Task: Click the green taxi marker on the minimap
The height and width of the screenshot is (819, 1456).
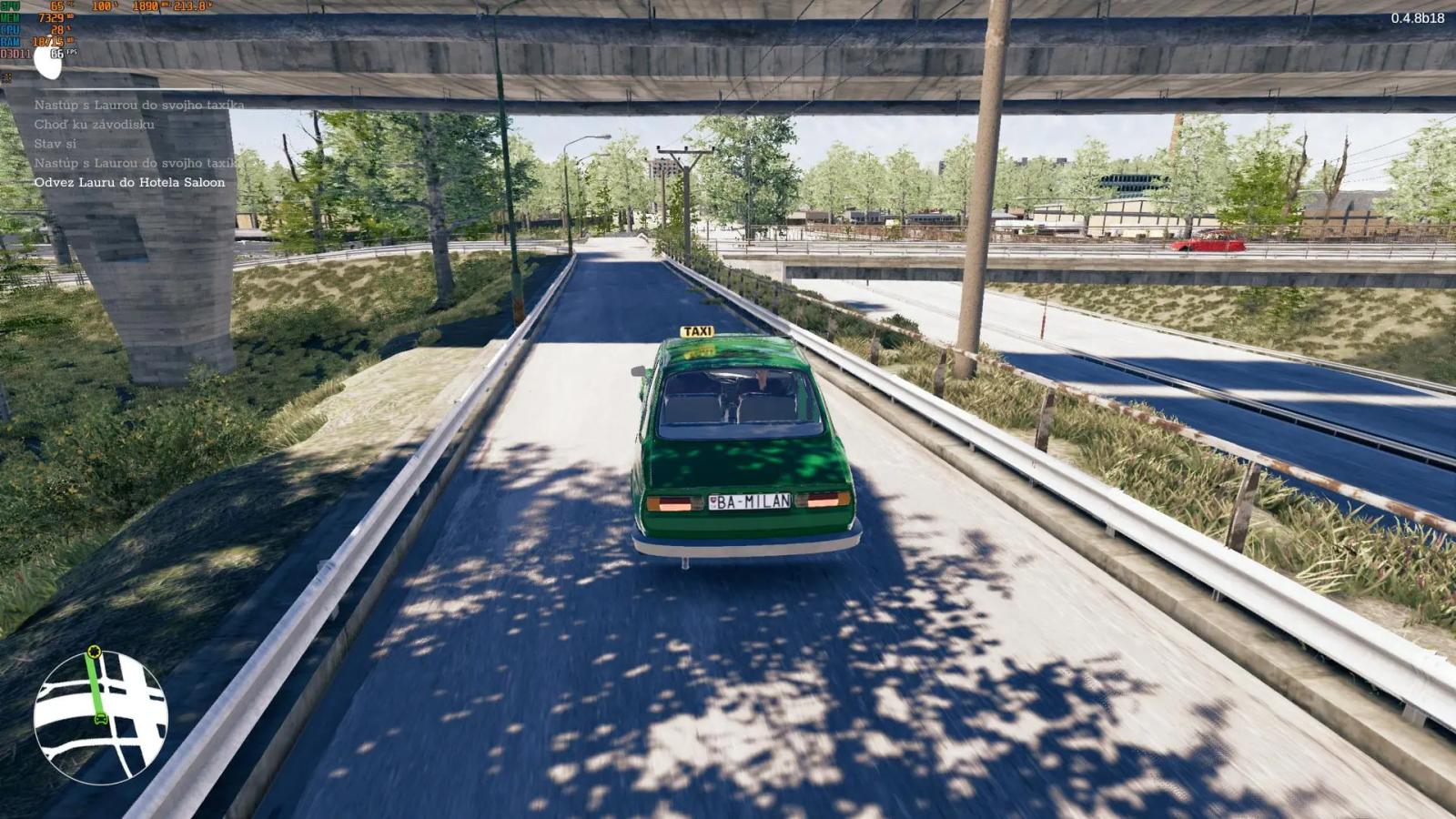Action: tap(100, 719)
